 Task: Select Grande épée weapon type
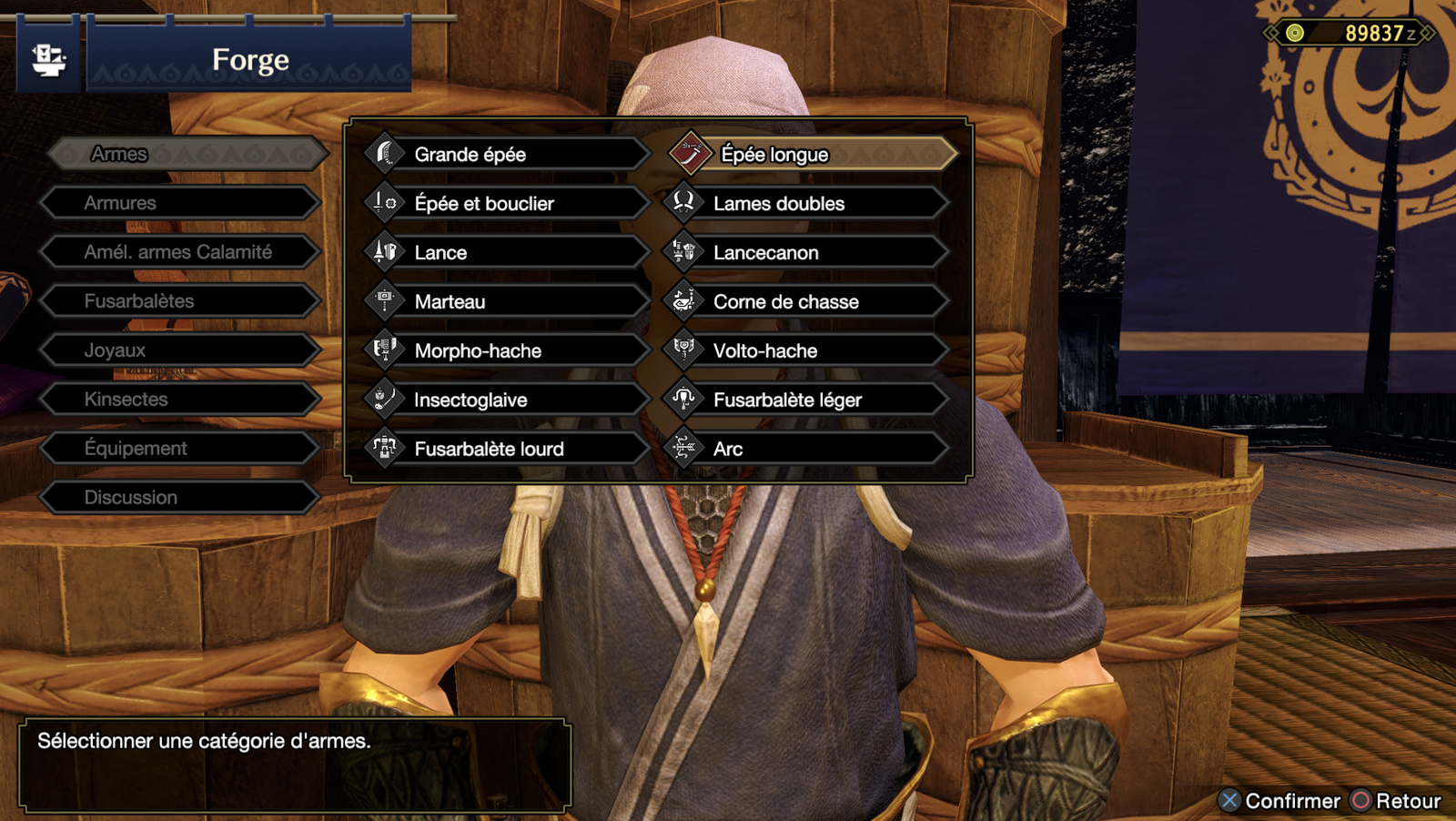[505, 155]
